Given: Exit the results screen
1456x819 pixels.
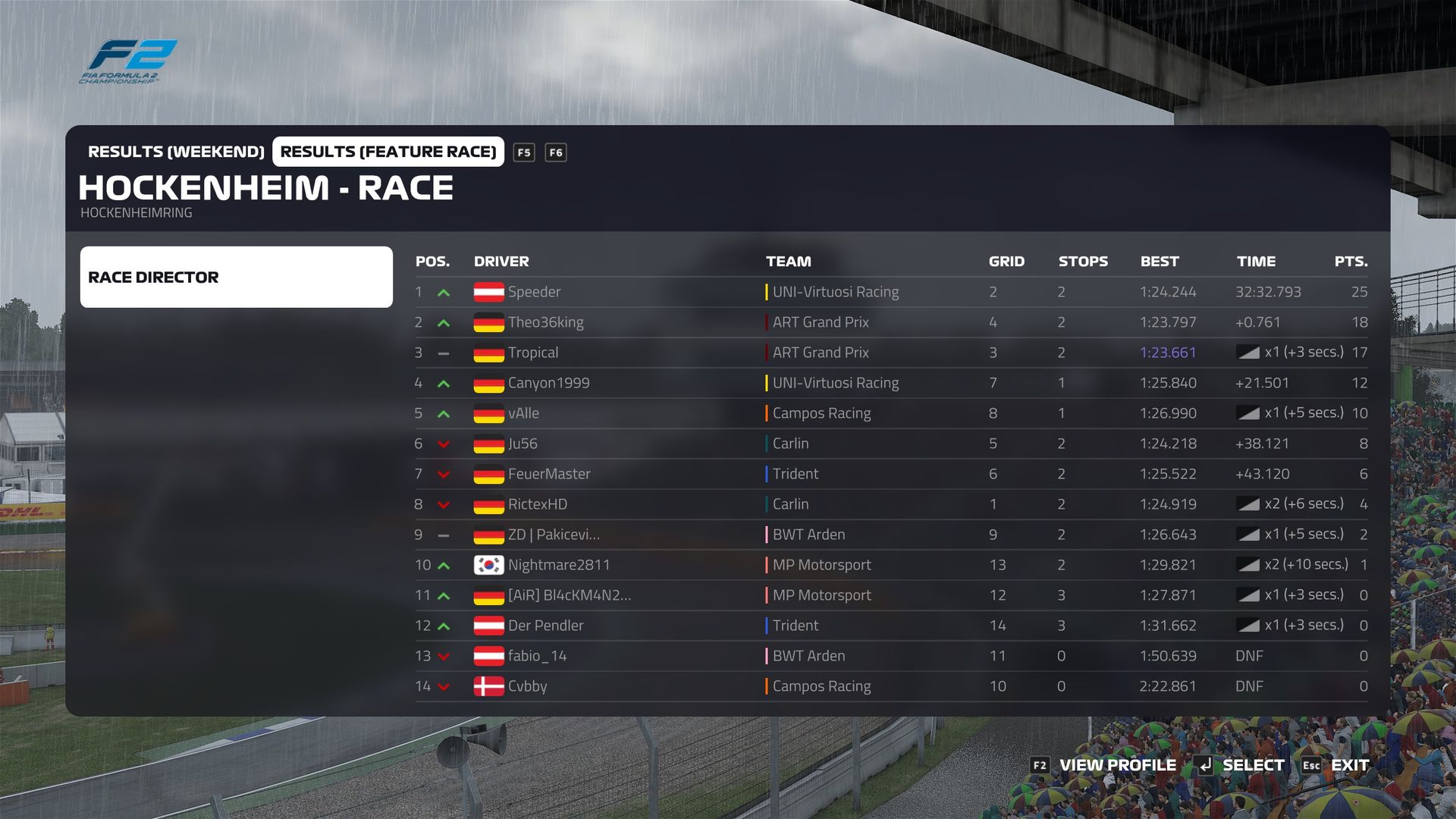Looking at the screenshot, I should point(1350,765).
